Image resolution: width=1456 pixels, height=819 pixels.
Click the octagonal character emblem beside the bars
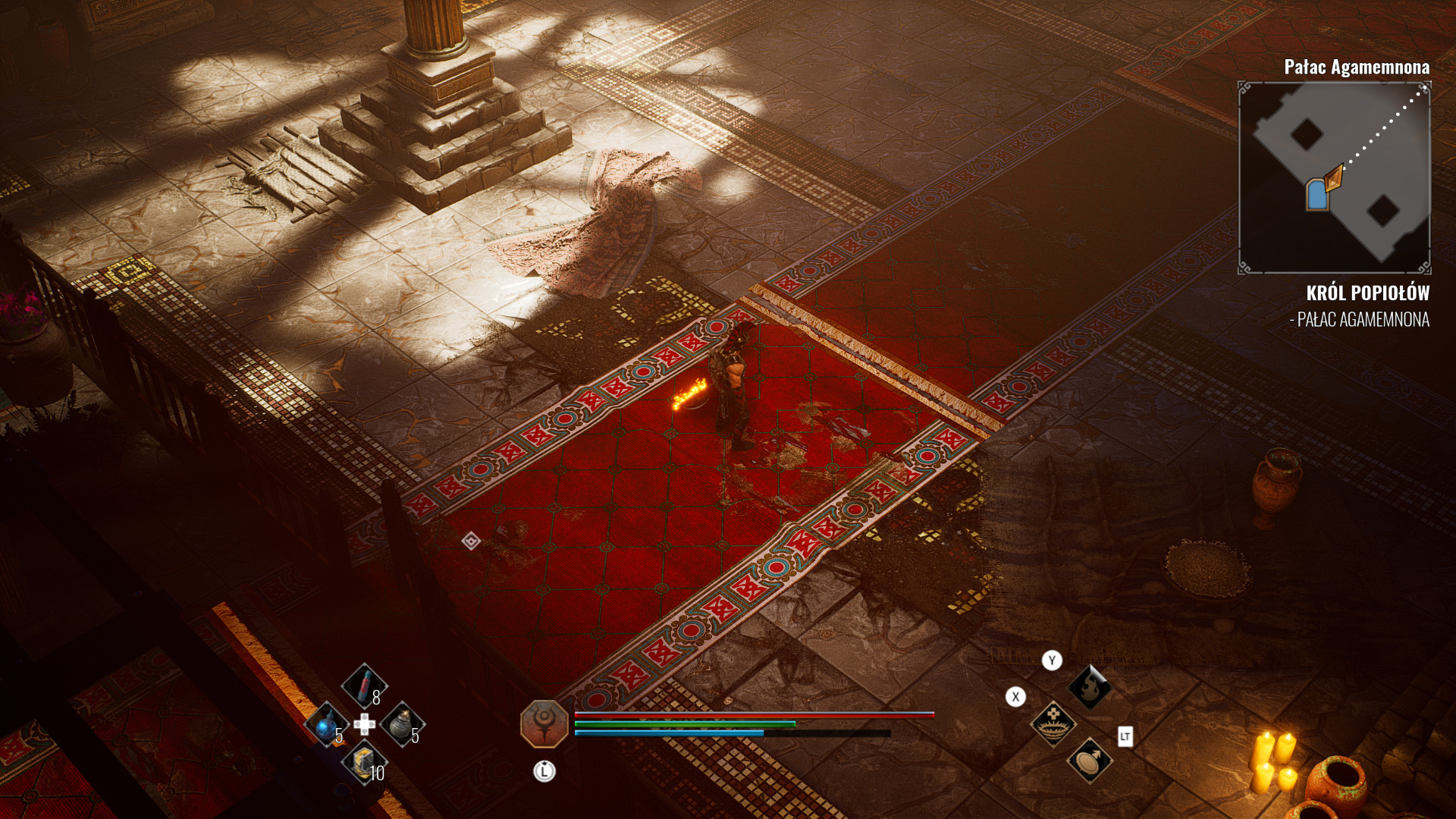point(544,723)
